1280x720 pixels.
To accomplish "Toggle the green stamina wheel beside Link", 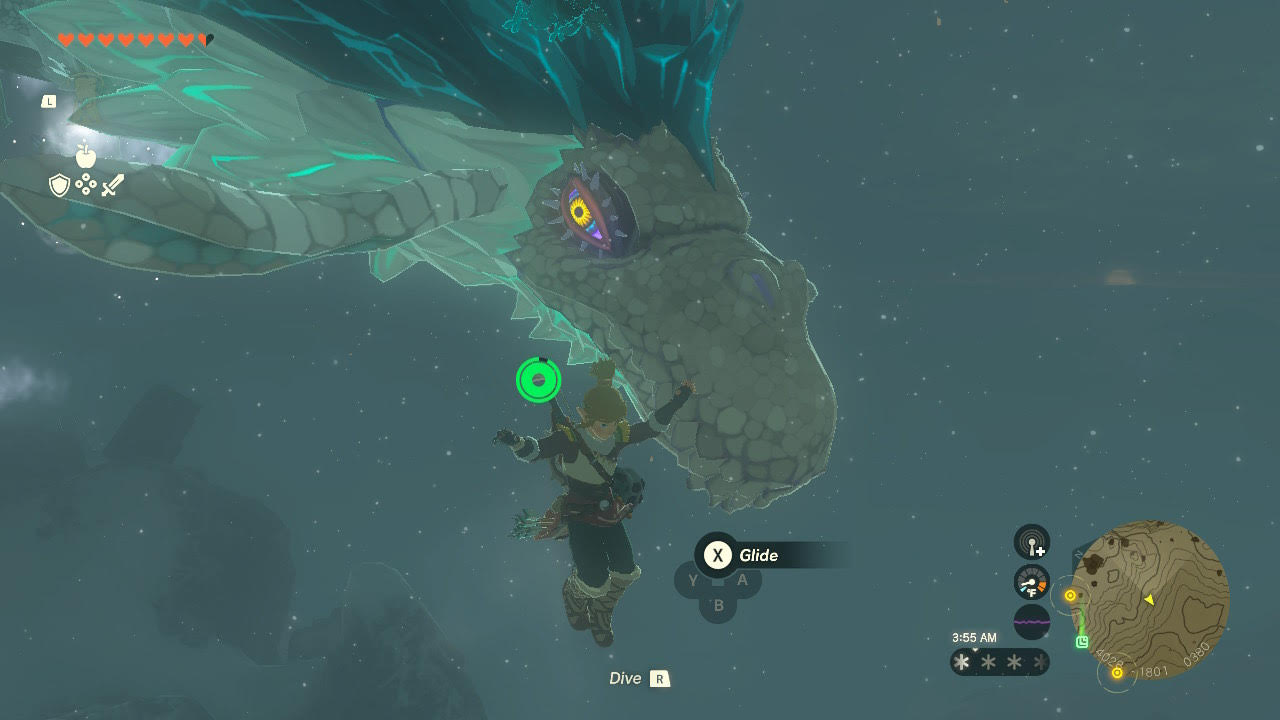I will 538,381.
